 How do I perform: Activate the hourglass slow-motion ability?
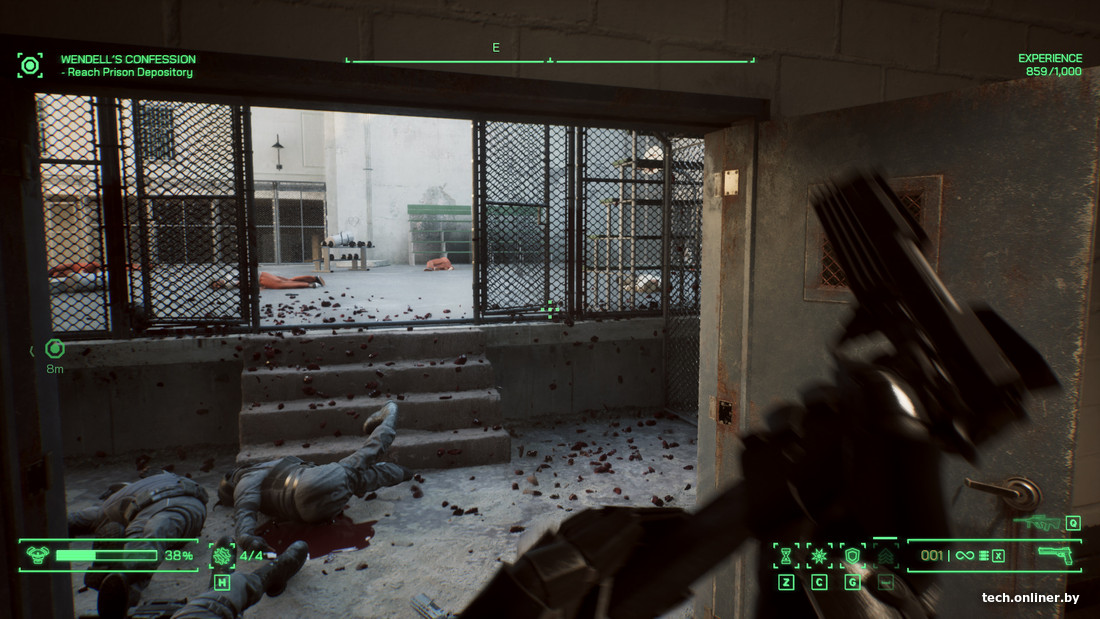786,556
